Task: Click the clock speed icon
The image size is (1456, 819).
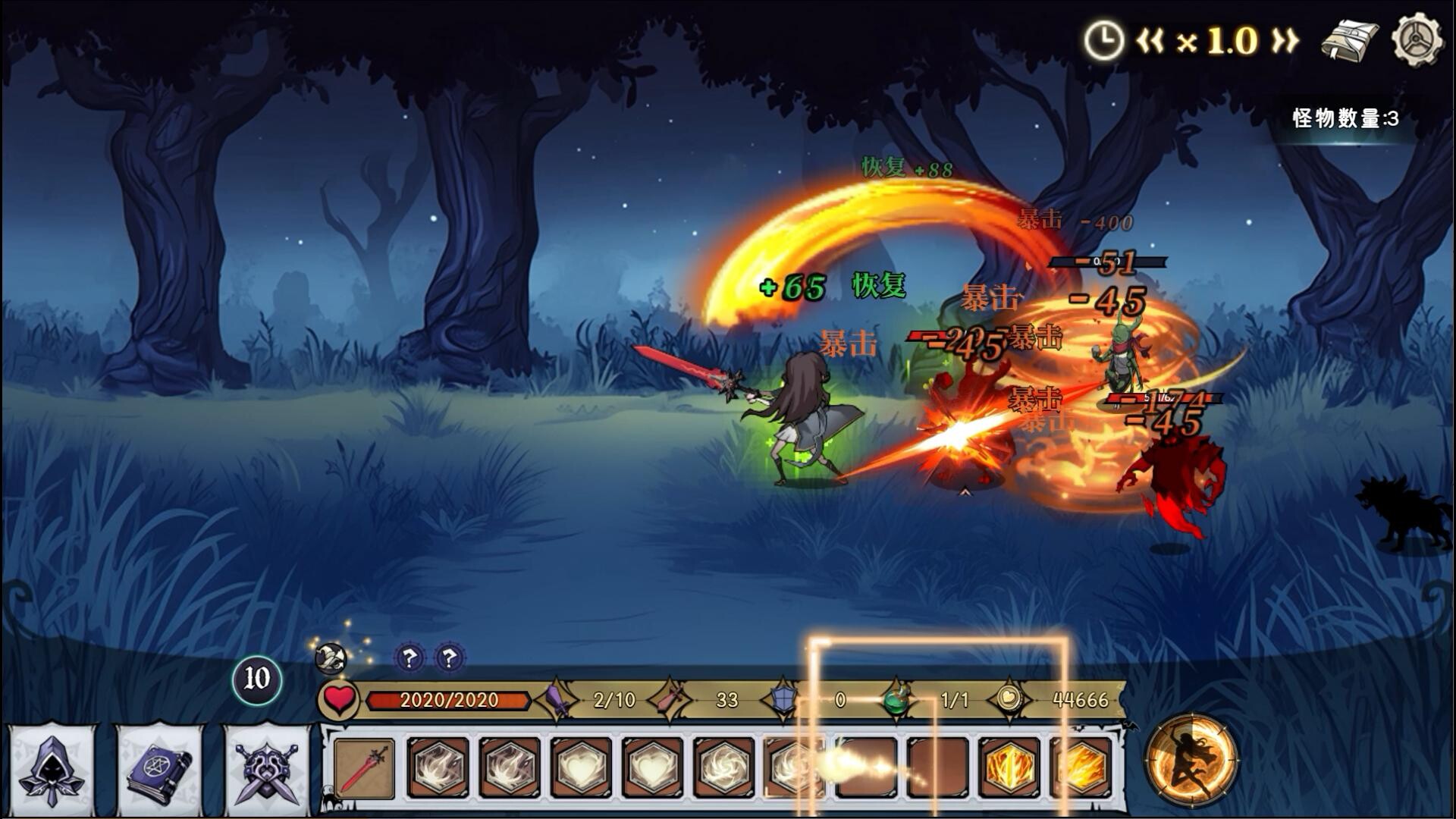Action: pyautogui.click(x=1102, y=40)
